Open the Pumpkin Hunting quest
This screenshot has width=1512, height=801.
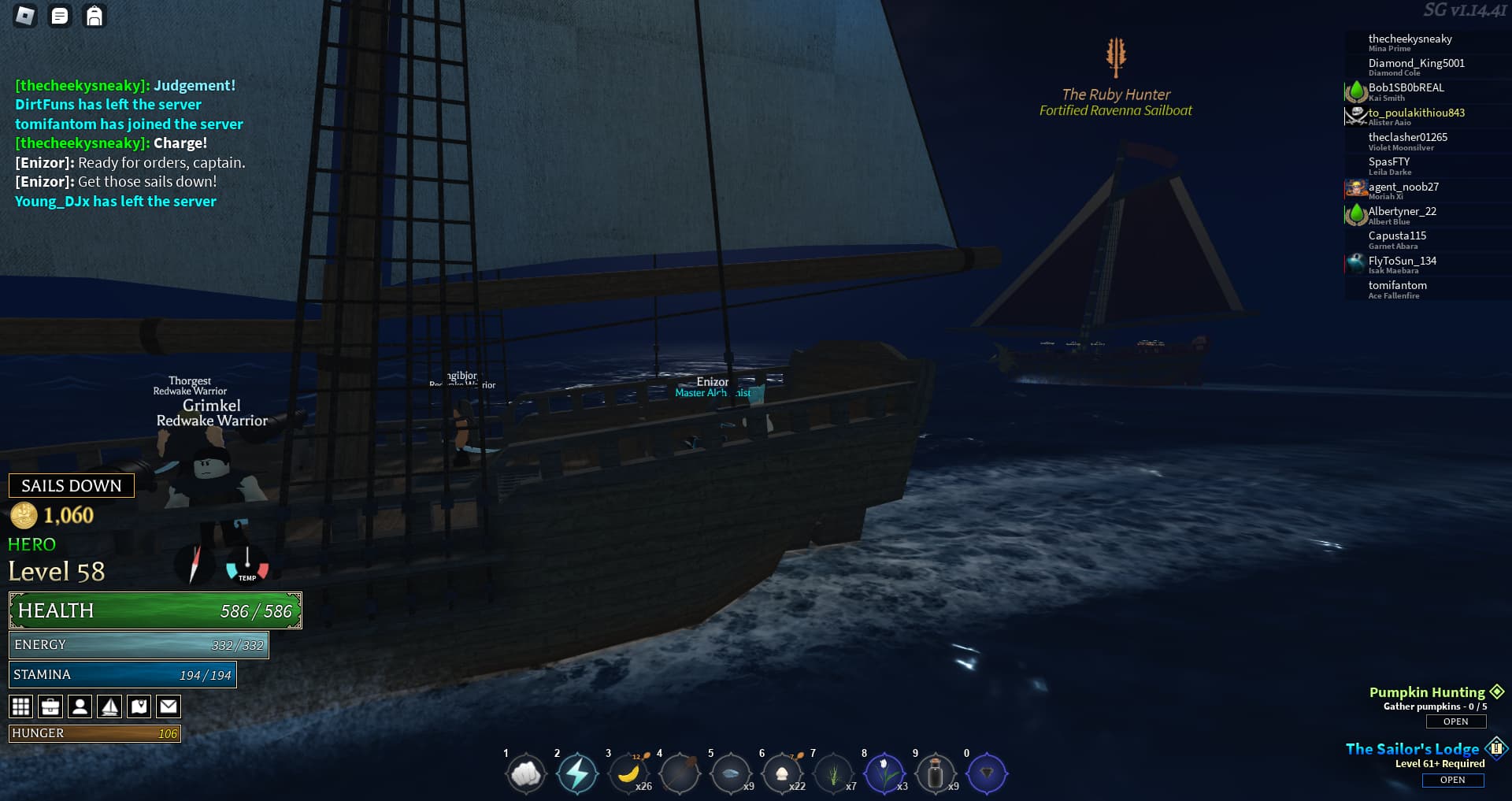[1455, 721]
